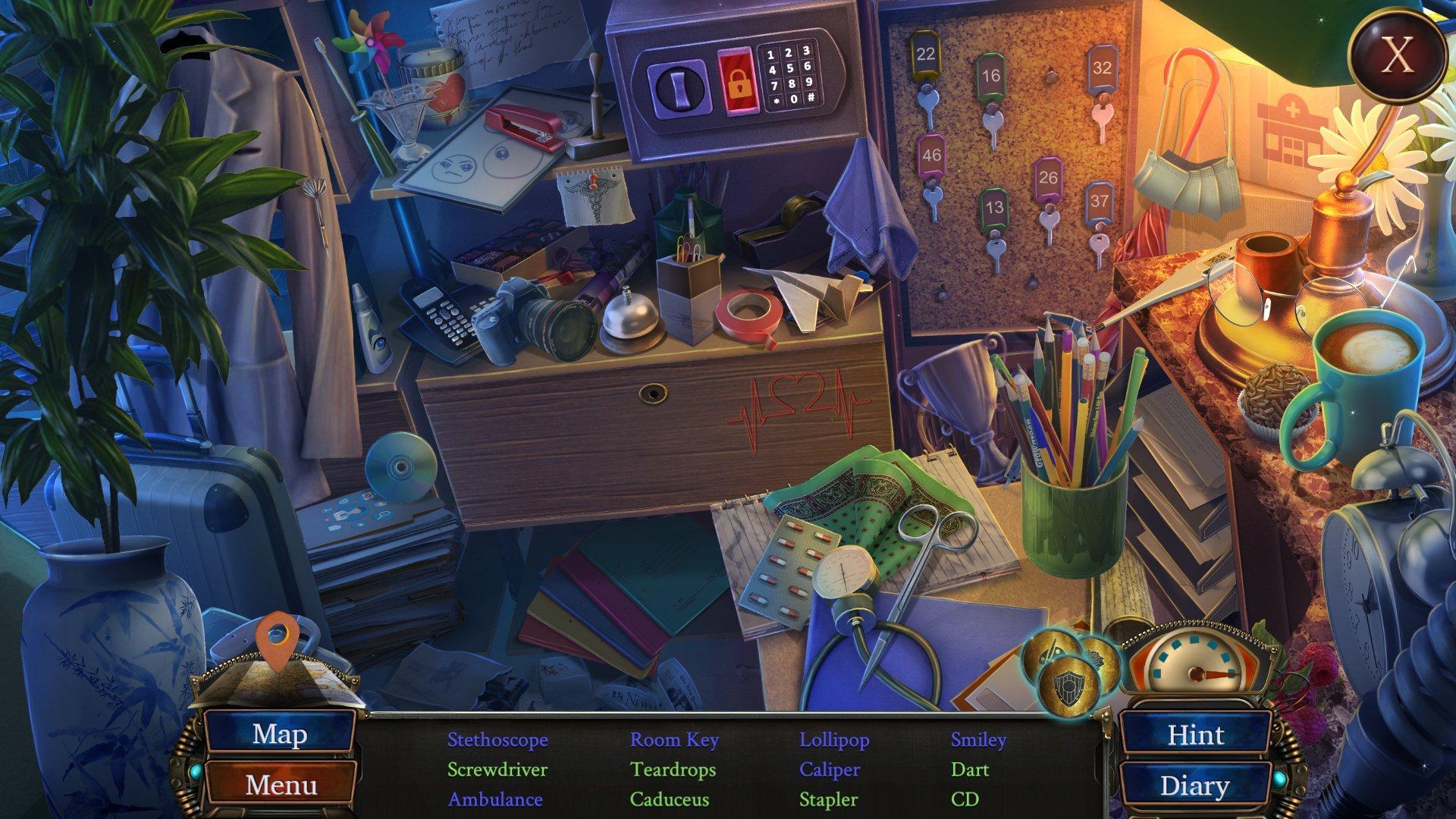Request a Hint
This screenshot has width=1456, height=819.
tap(1195, 736)
